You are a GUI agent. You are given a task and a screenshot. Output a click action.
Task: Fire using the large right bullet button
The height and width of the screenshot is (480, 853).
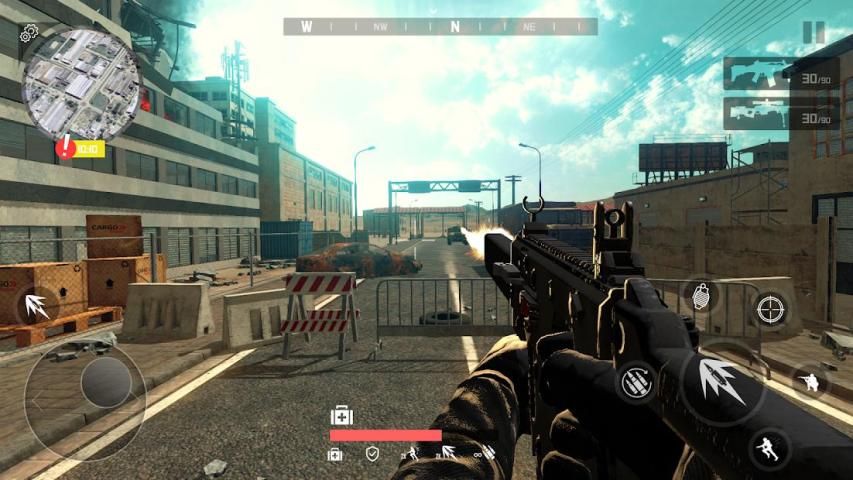tap(723, 384)
